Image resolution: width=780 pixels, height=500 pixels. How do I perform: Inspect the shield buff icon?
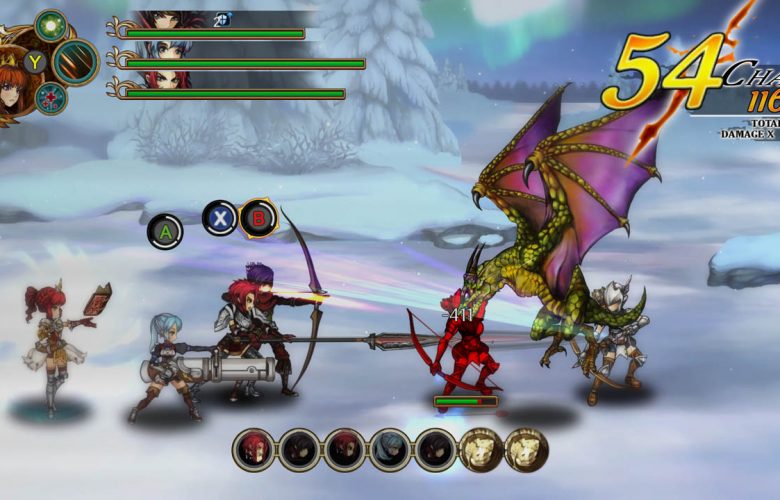[223, 19]
